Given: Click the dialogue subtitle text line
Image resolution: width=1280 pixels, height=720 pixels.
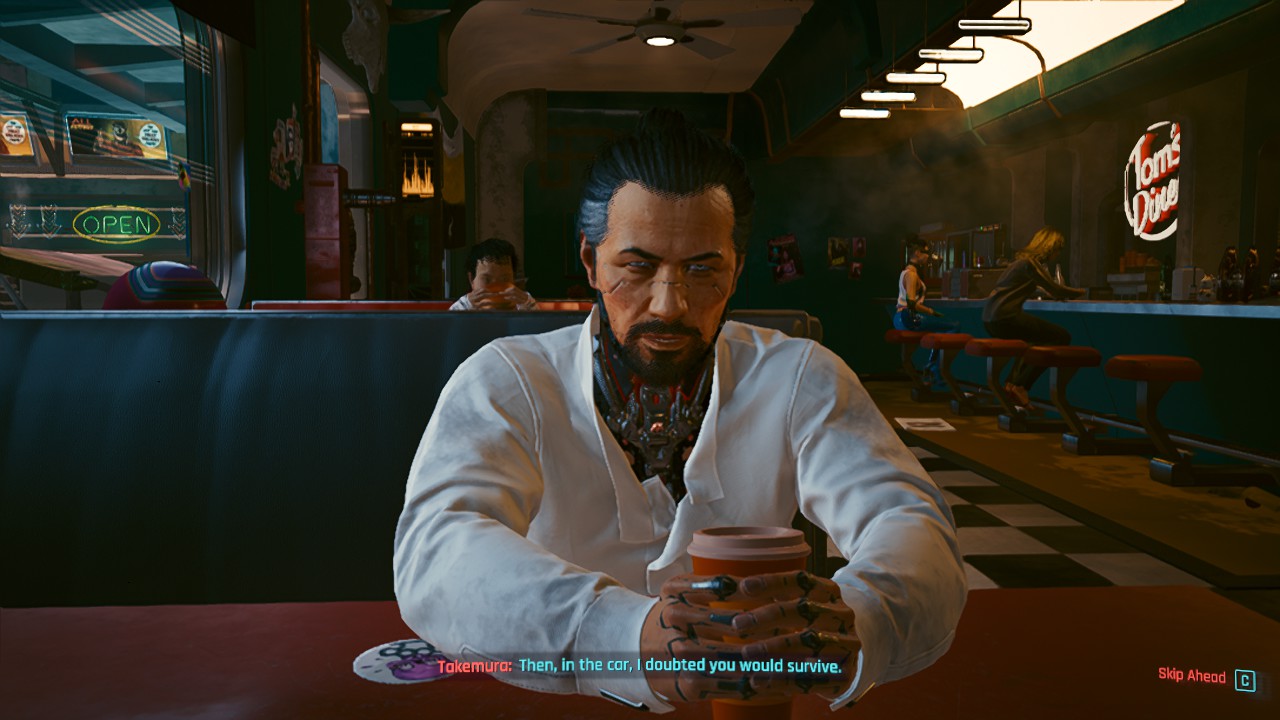Looking at the screenshot, I should coord(680,667).
